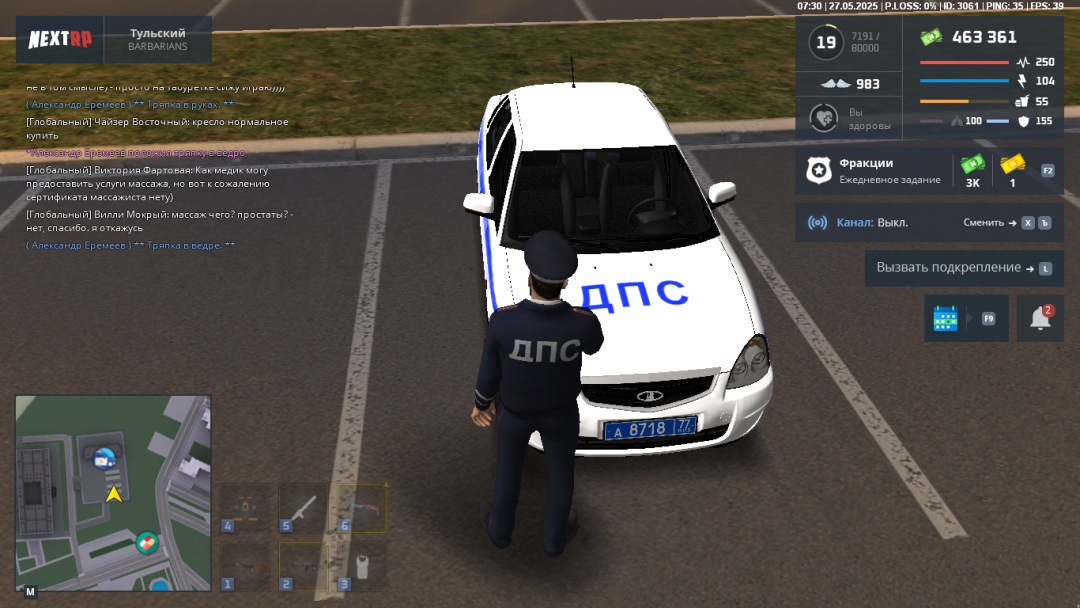Select hotbar slot 3 body armor

(361, 566)
